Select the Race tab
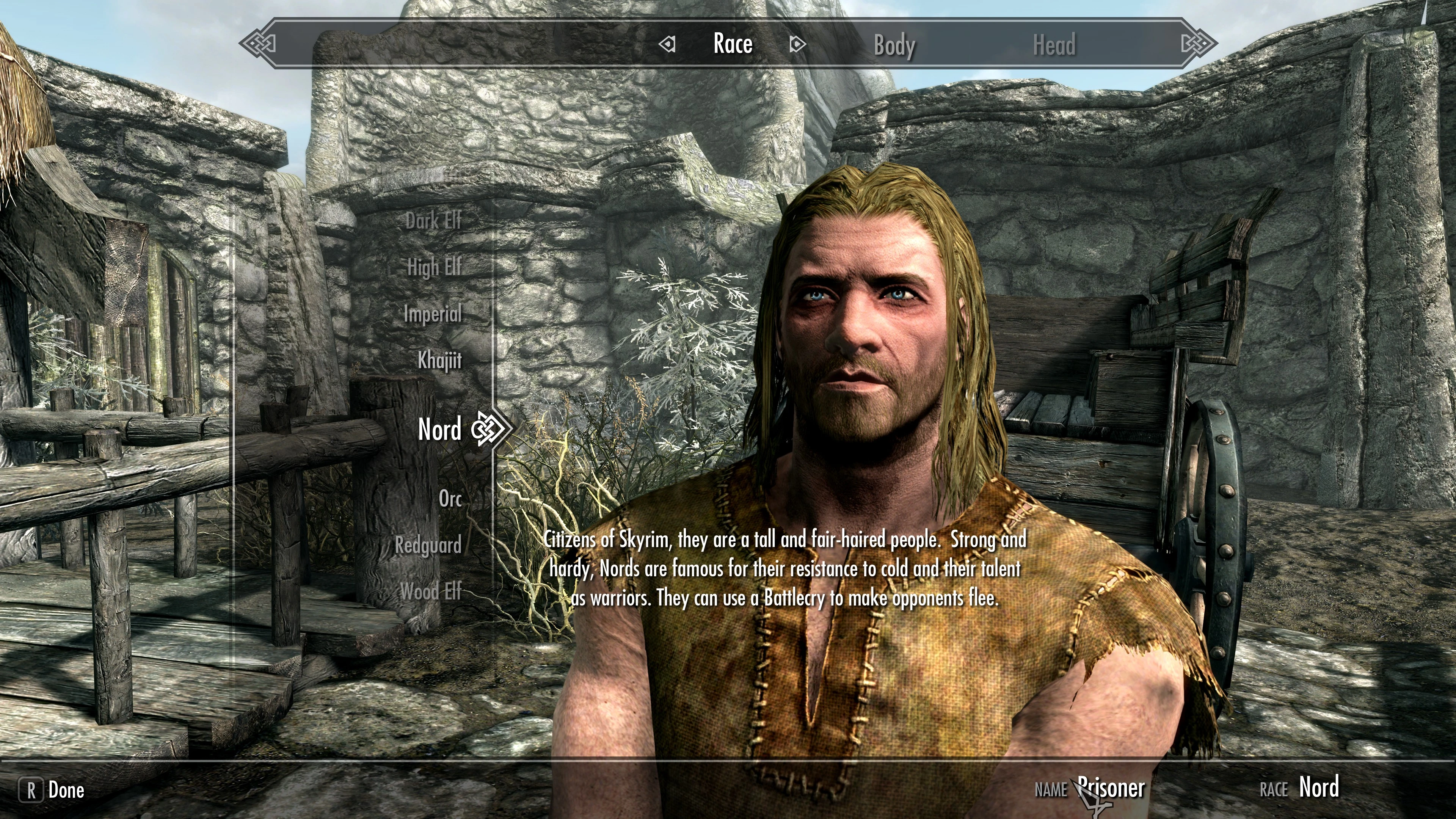 [x=733, y=44]
